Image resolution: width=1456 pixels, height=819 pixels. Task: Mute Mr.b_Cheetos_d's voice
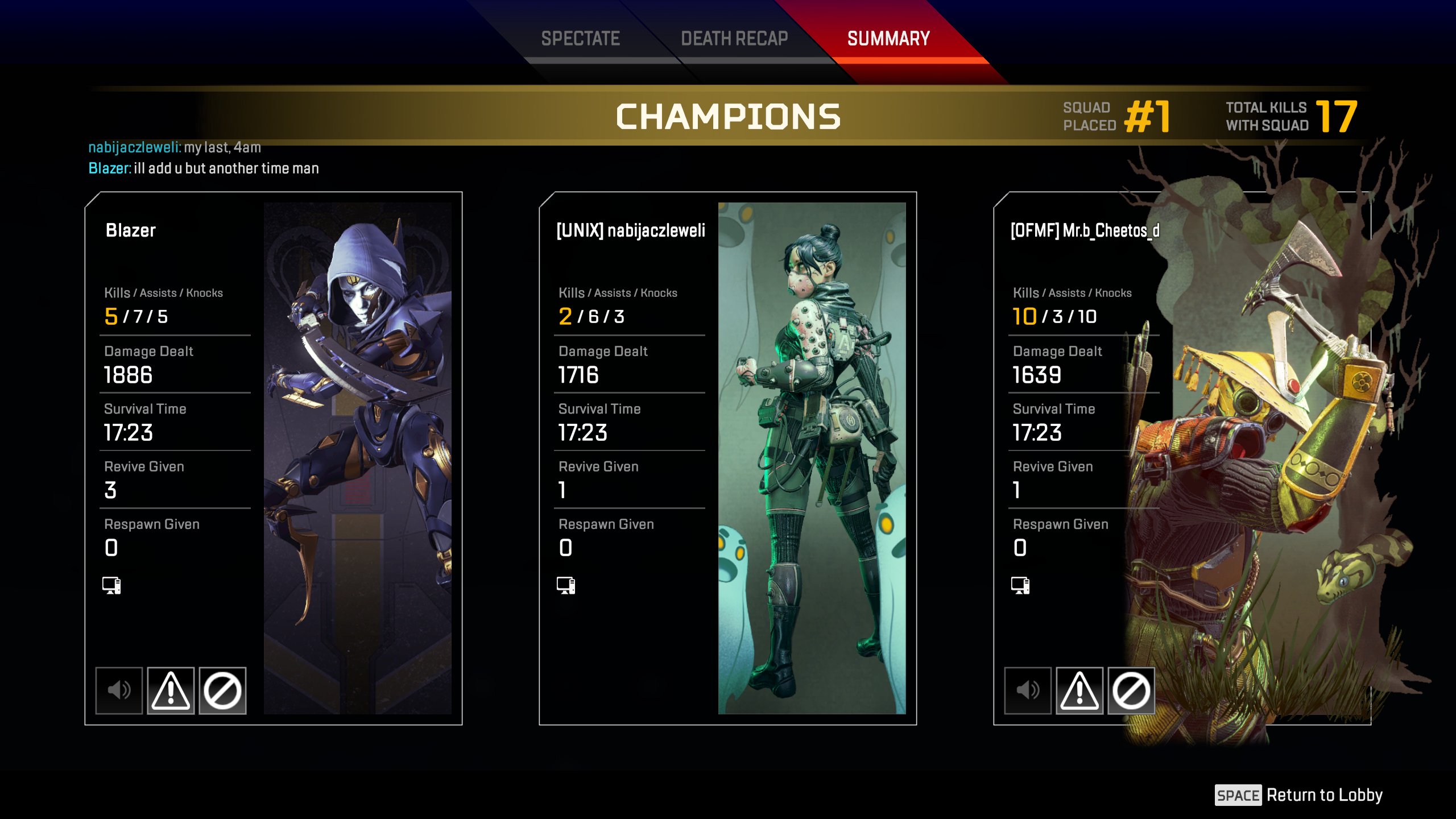tap(1028, 690)
